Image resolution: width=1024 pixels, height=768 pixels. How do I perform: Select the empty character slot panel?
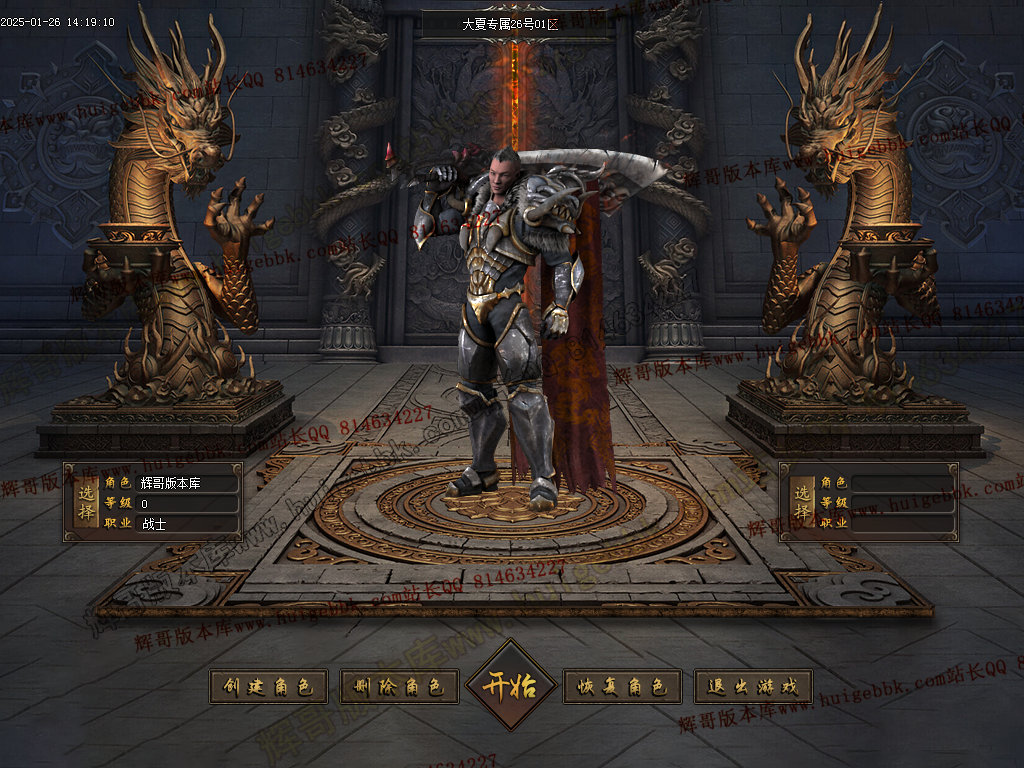click(x=868, y=502)
